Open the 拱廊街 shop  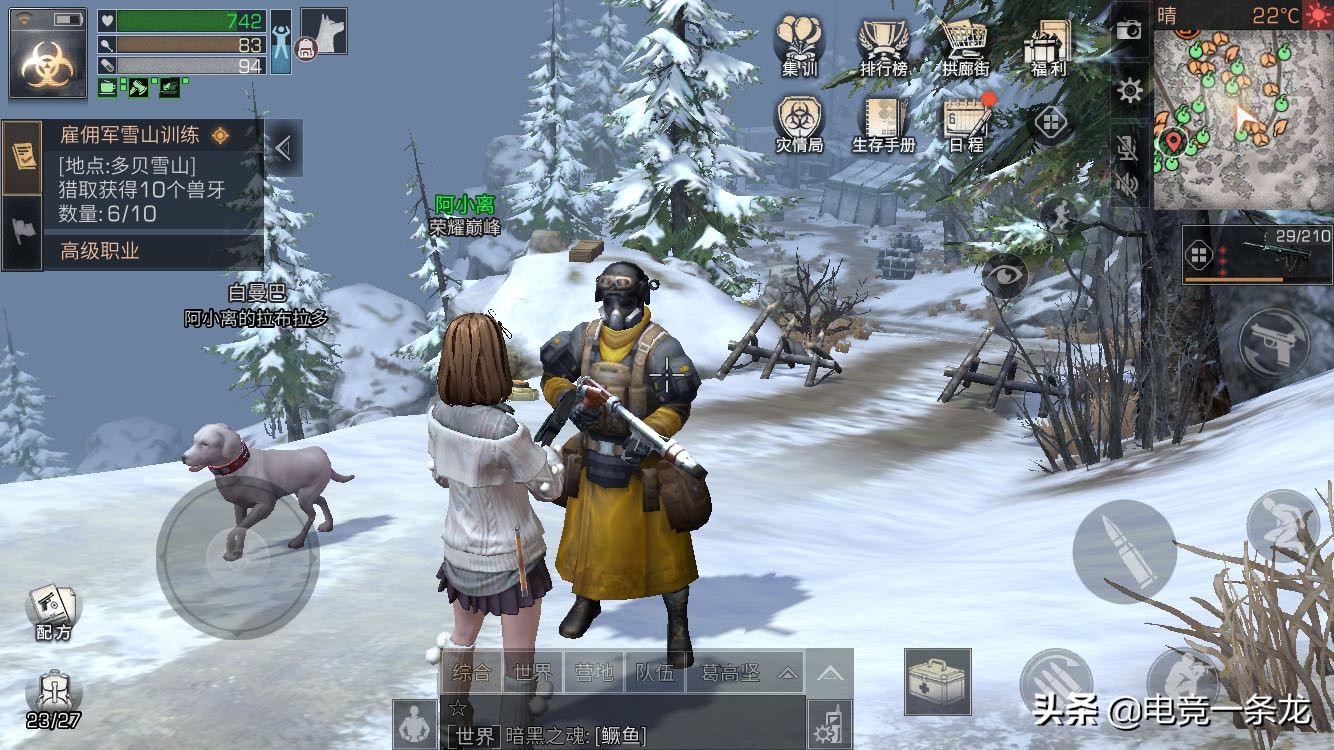pyautogui.click(x=965, y=45)
